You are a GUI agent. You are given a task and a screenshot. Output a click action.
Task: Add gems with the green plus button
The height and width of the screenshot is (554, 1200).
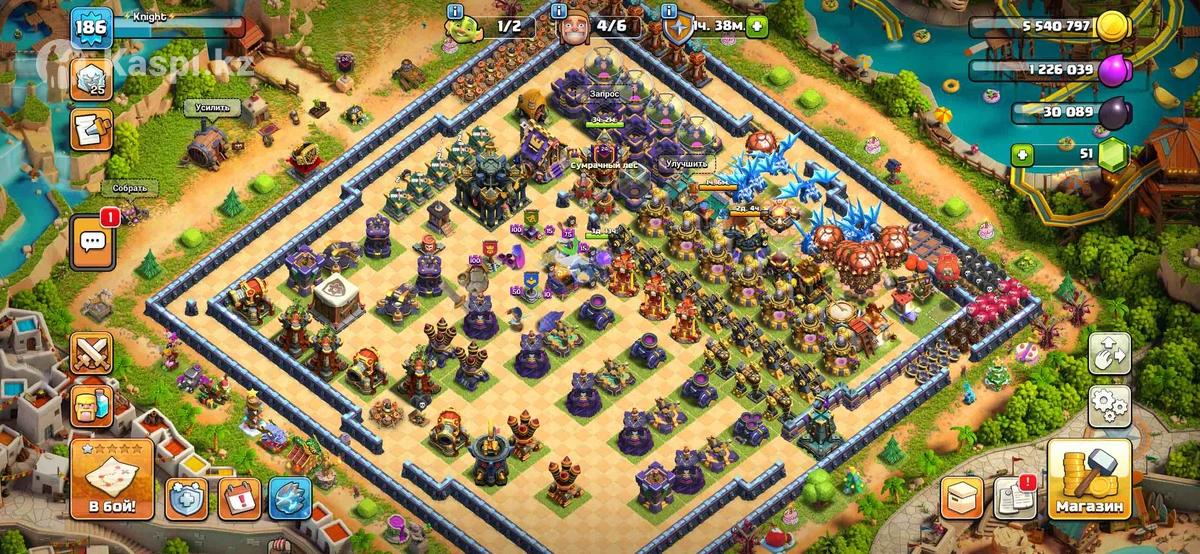1021,155
